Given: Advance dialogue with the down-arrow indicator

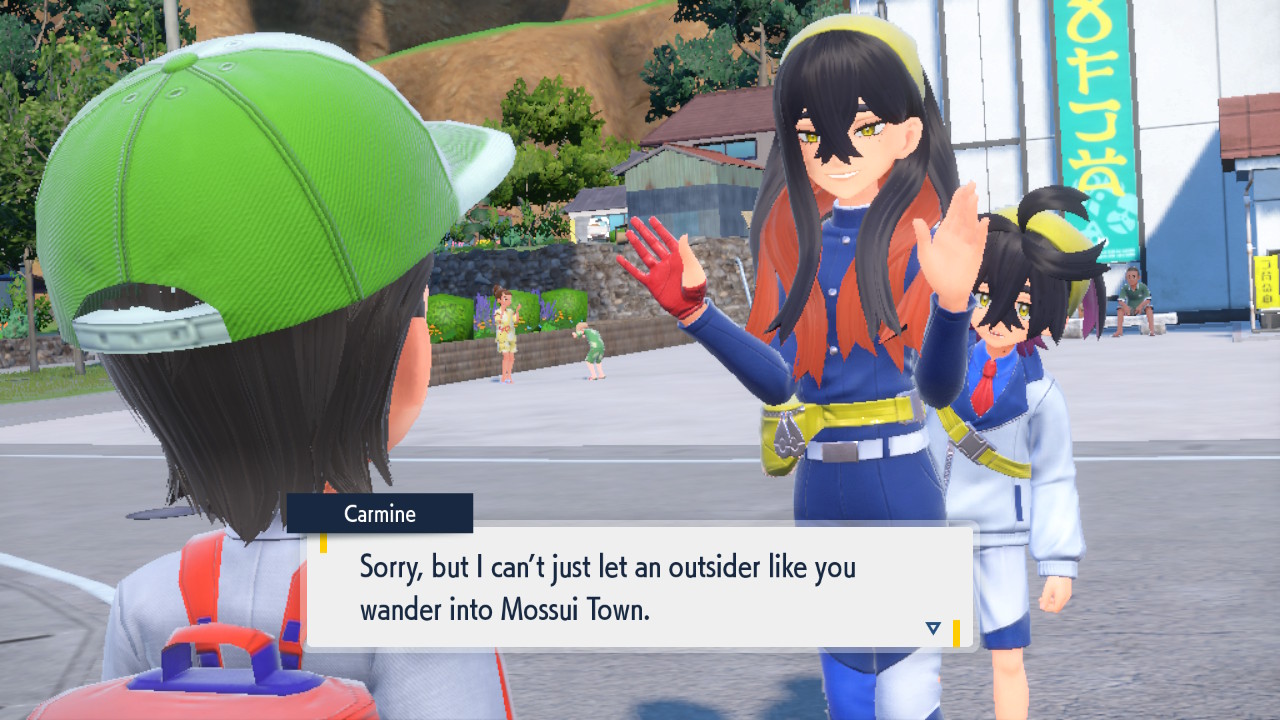Looking at the screenshot, I should (933, 628).
